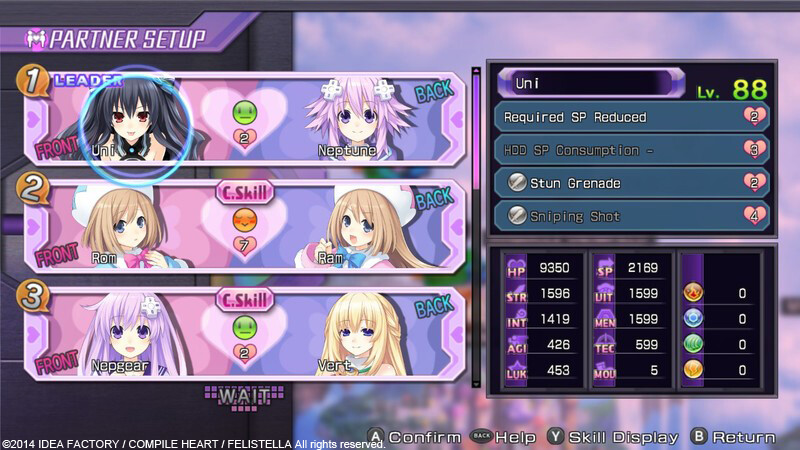Pick the Sniping Shot skill

[630, 216]
